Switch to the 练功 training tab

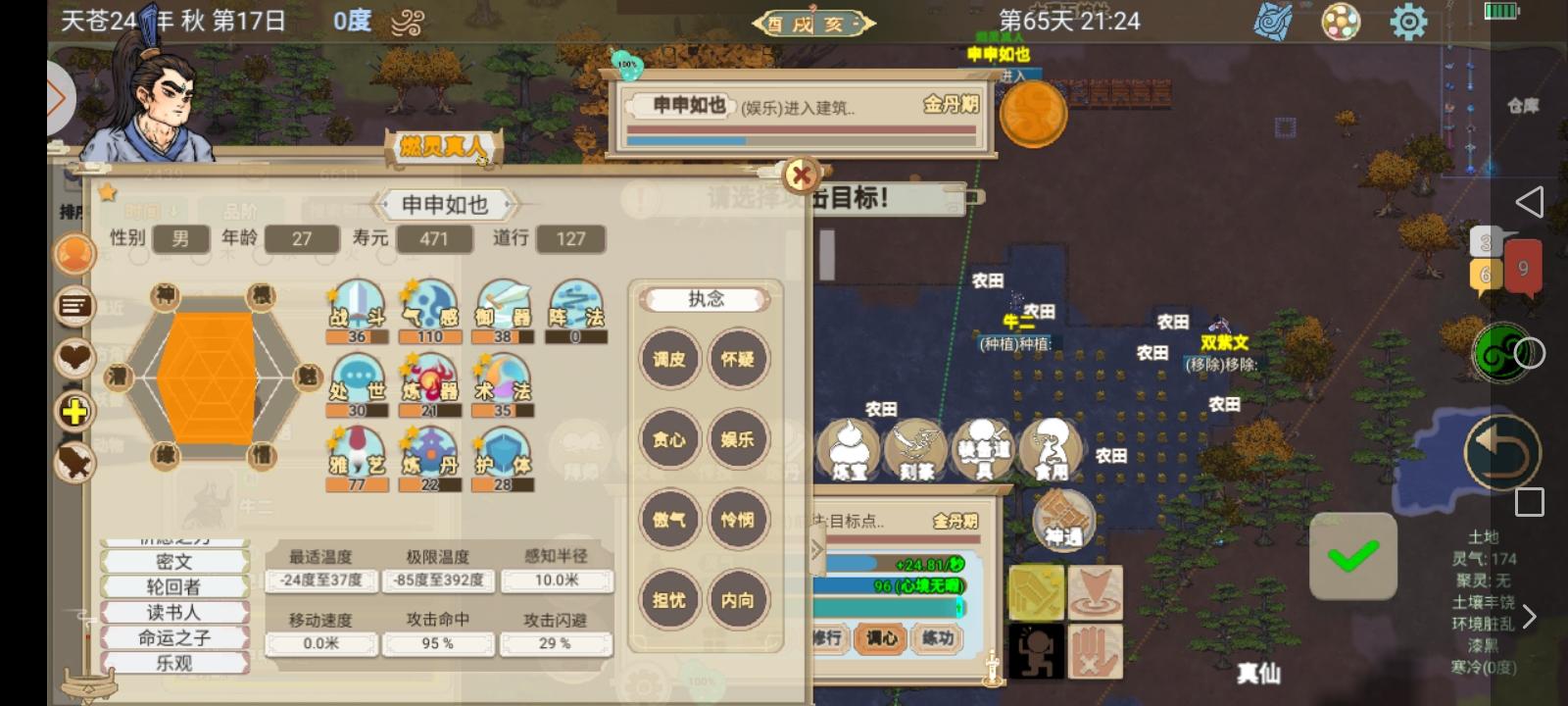(937, 637)
